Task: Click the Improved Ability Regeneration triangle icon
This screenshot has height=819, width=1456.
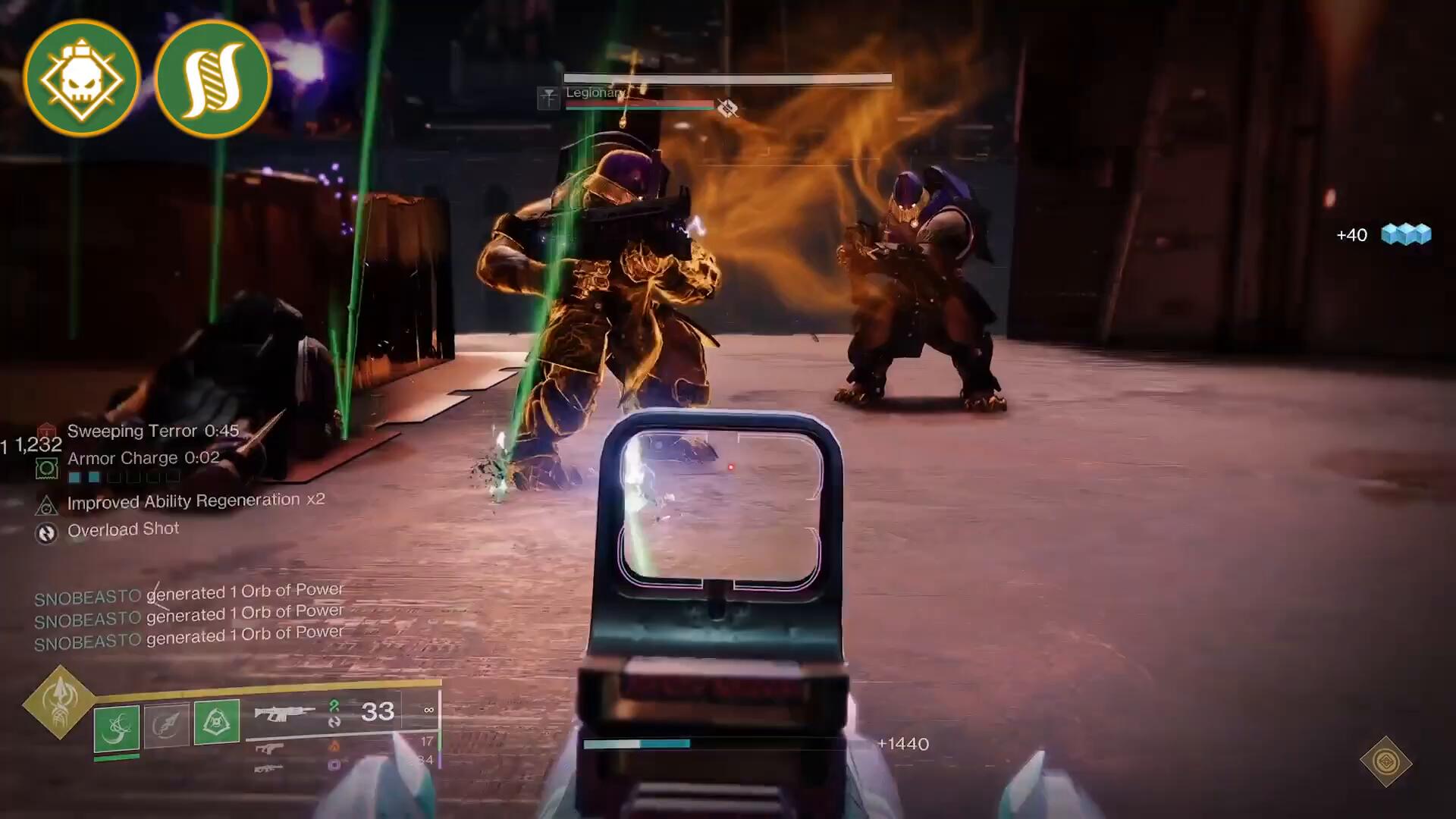Action: click(46, 504)
